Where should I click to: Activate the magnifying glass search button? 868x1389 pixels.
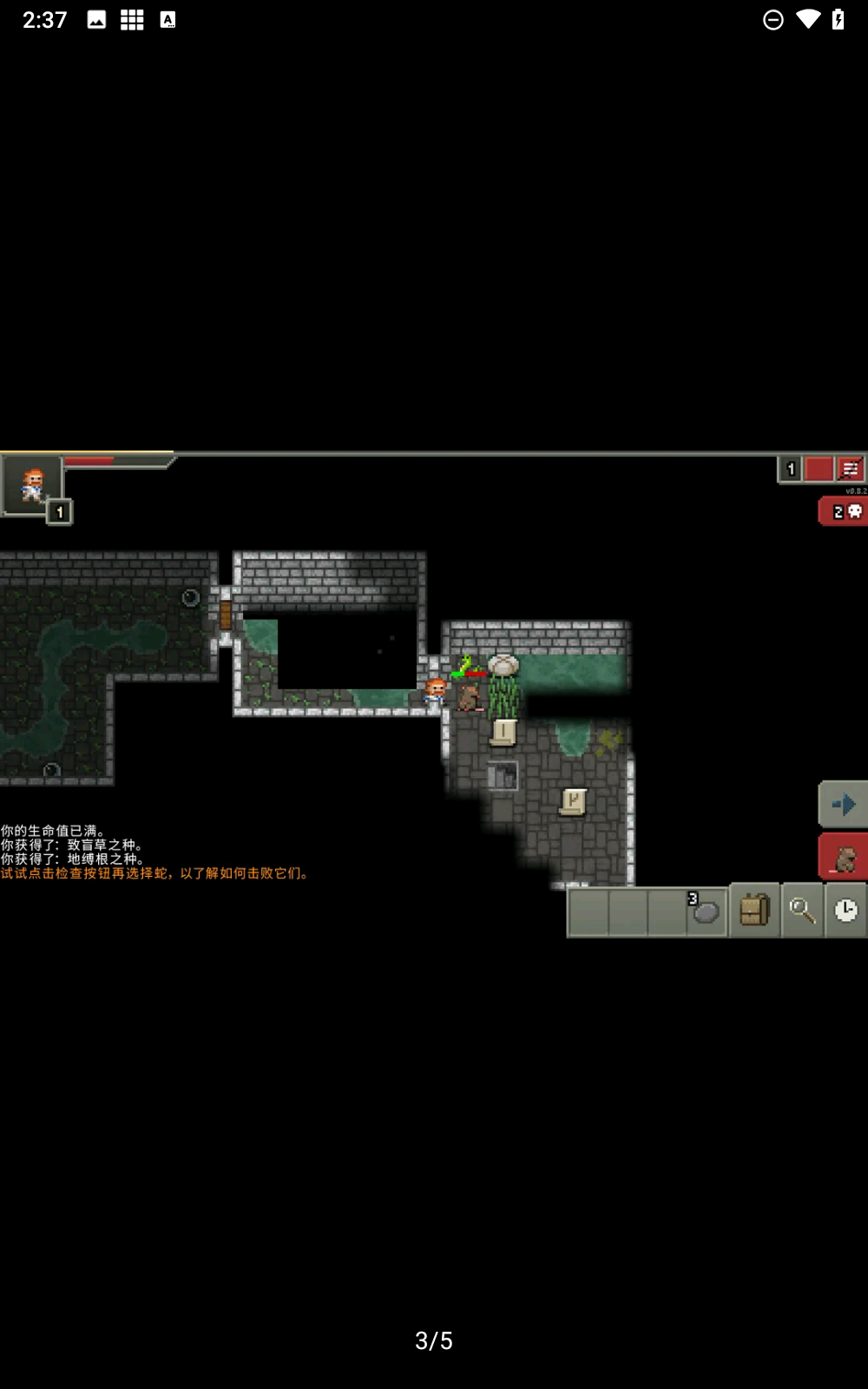point(802,911)
